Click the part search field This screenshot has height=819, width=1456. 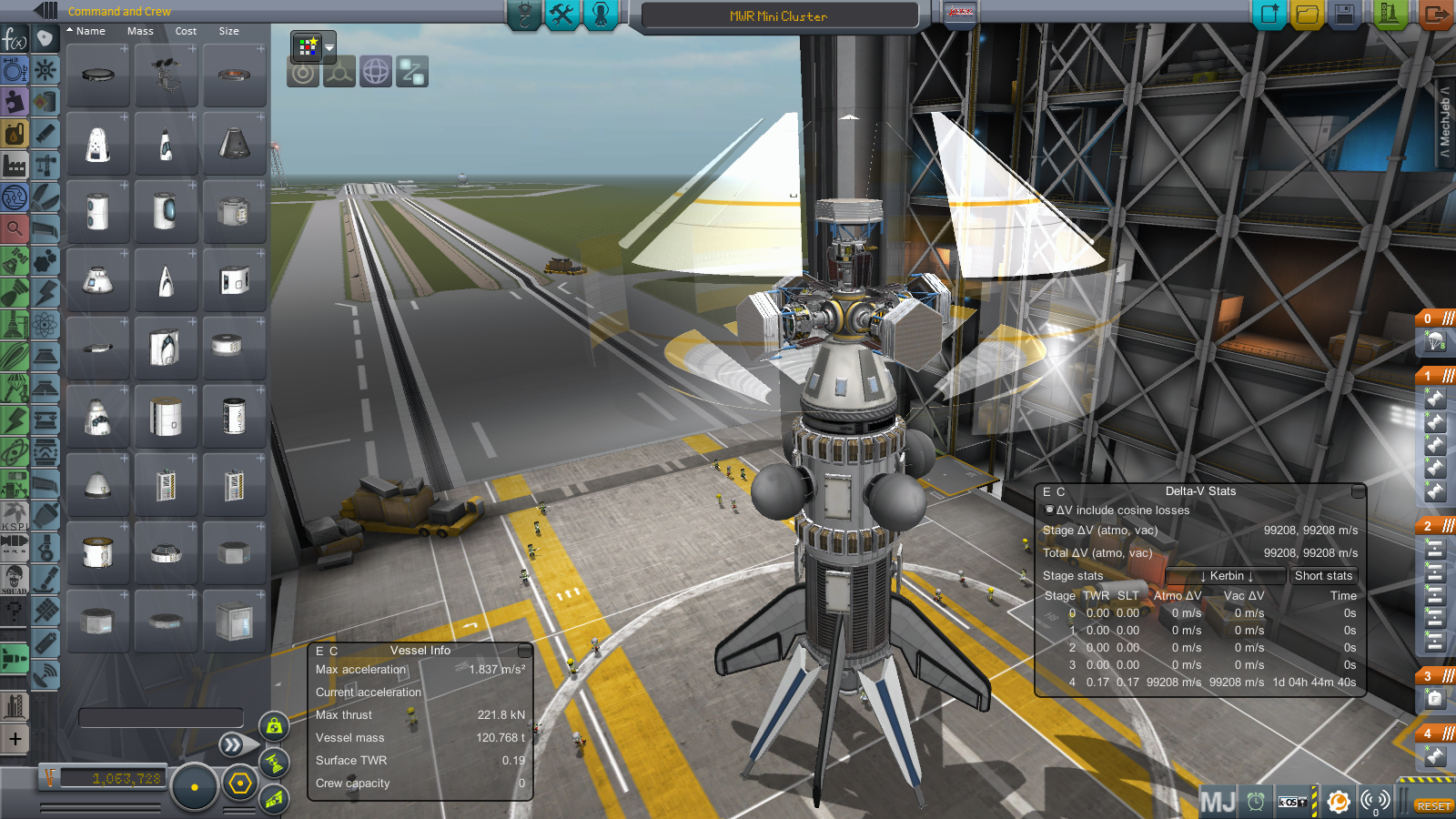[x=161, y=718]
